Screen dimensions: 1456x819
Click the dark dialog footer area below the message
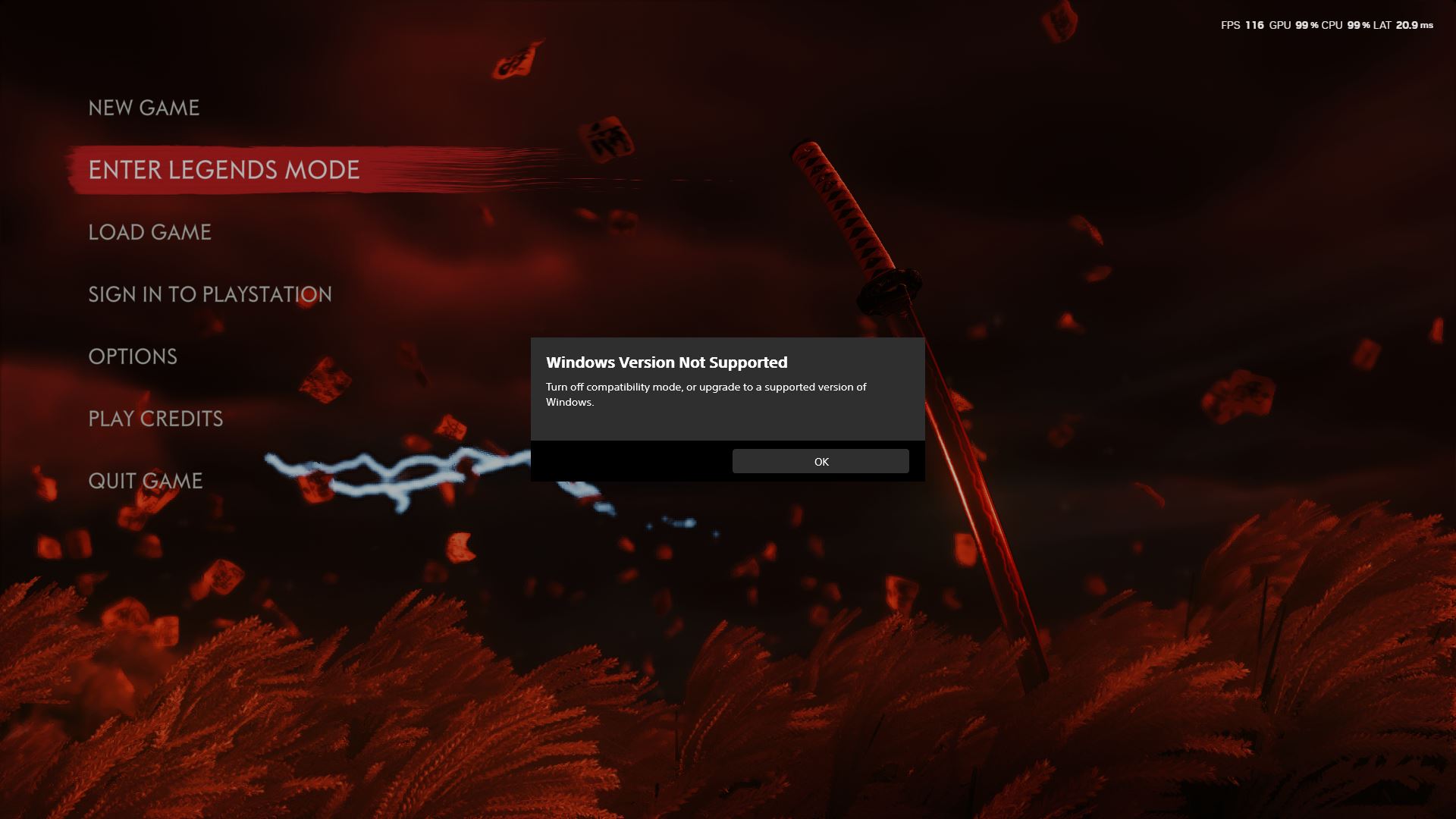coord(629,461)
